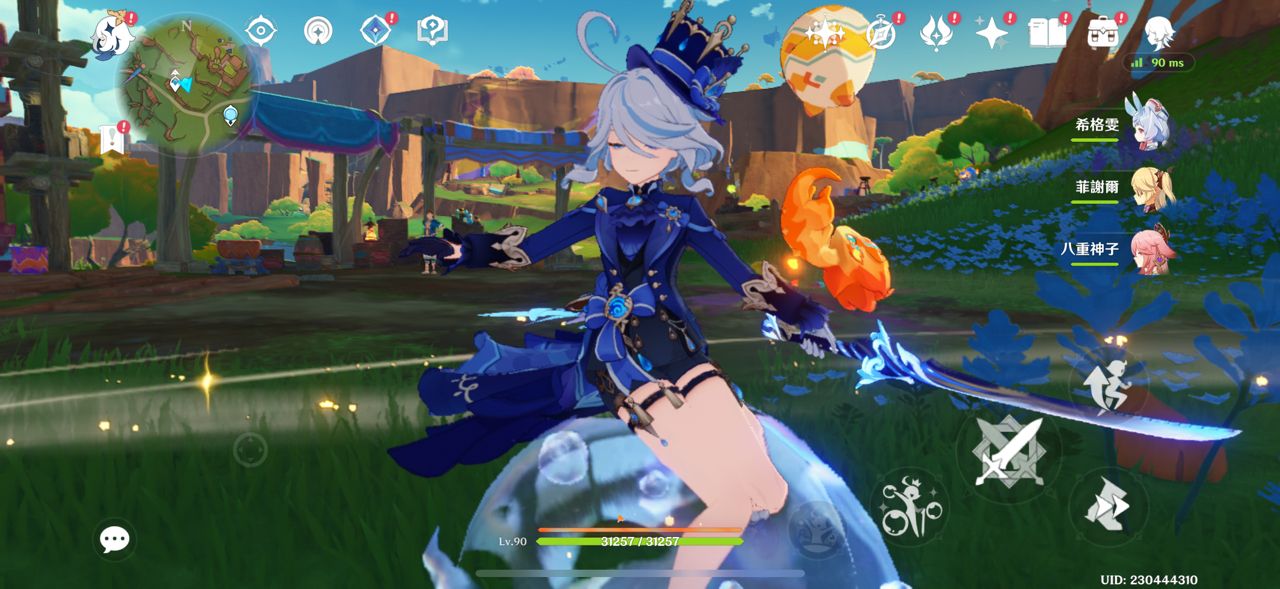Viewport: 1280px width, 589px height.
Task: Switch to party member 菲謝爾
Action: [x=1150, y=188]
